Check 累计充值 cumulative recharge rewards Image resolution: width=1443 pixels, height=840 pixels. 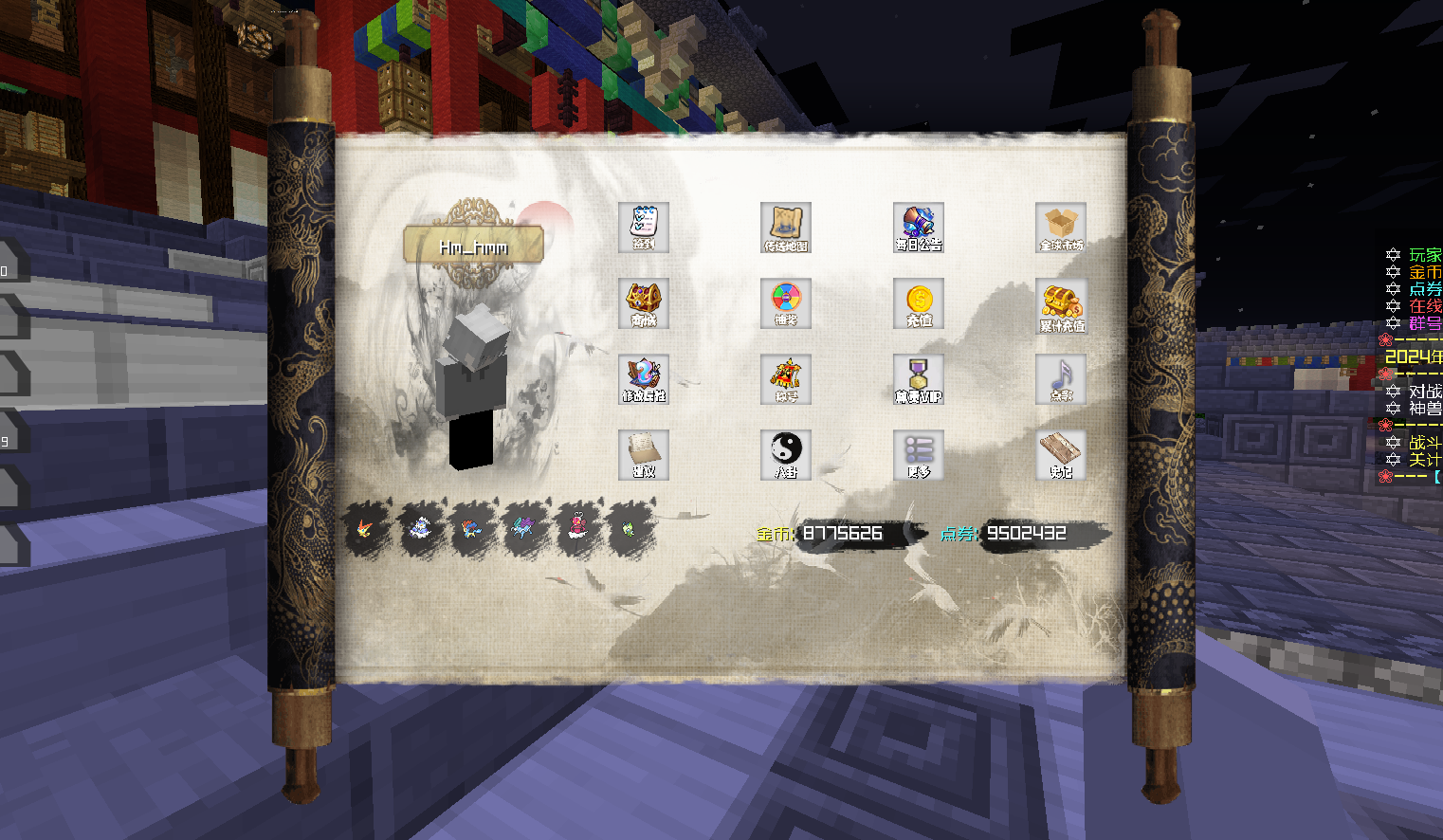click(1060, 303)
